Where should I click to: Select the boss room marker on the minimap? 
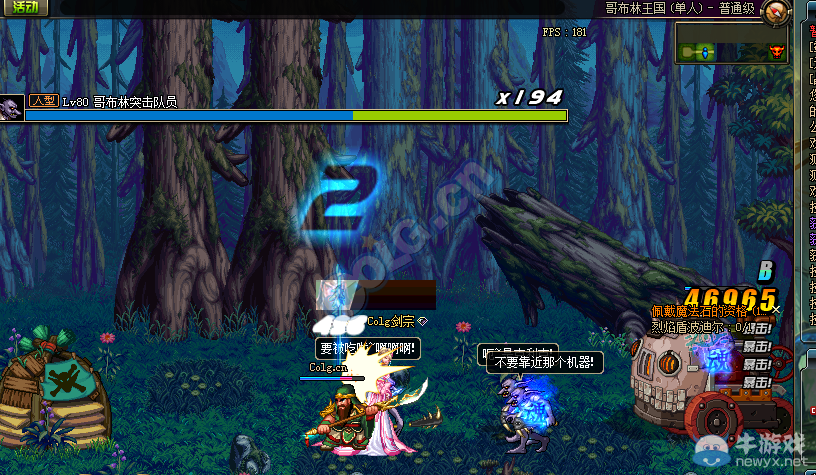[x=776, y=52]
